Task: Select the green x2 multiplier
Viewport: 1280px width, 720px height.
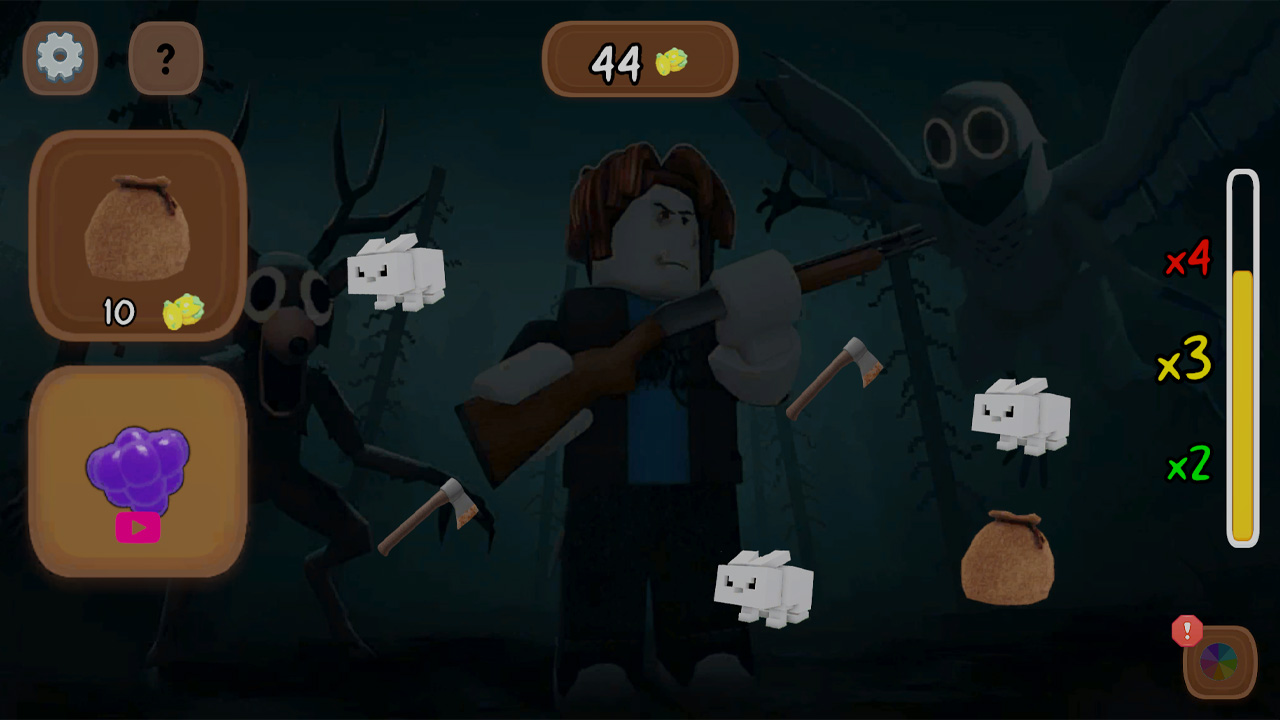Action: tap(1188, 465)
